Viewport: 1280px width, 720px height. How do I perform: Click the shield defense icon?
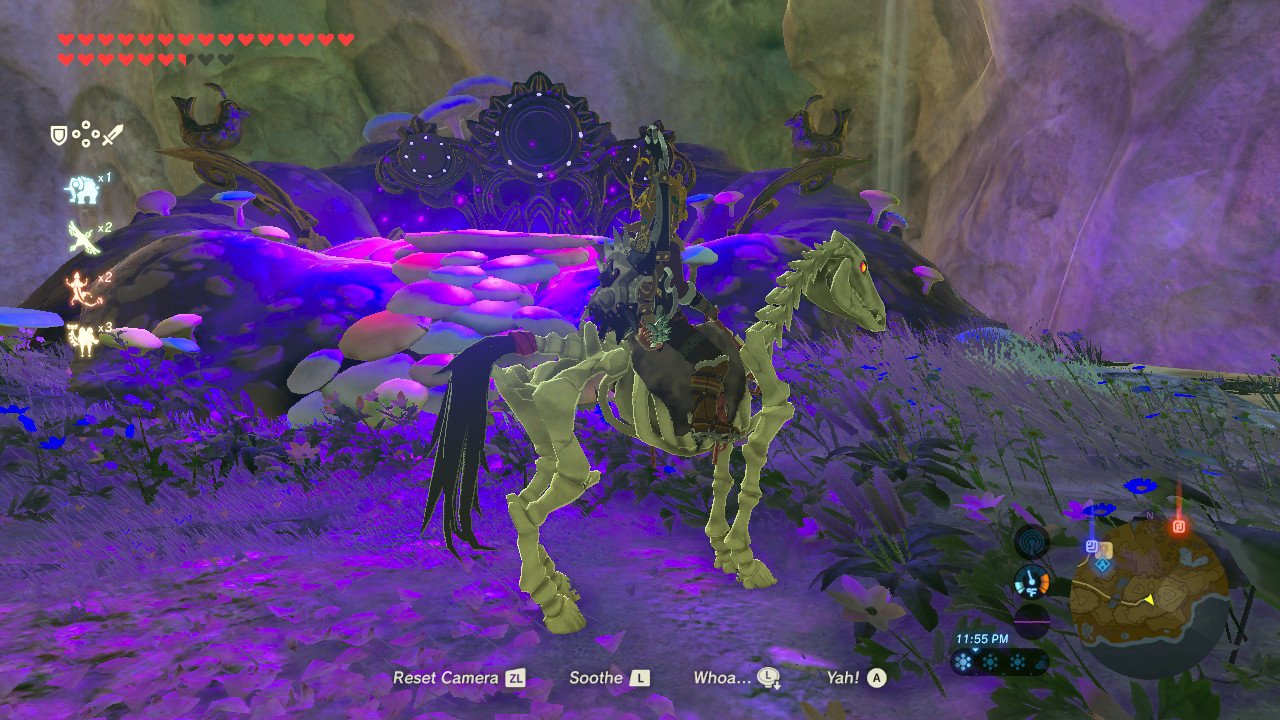click(60, 134)
